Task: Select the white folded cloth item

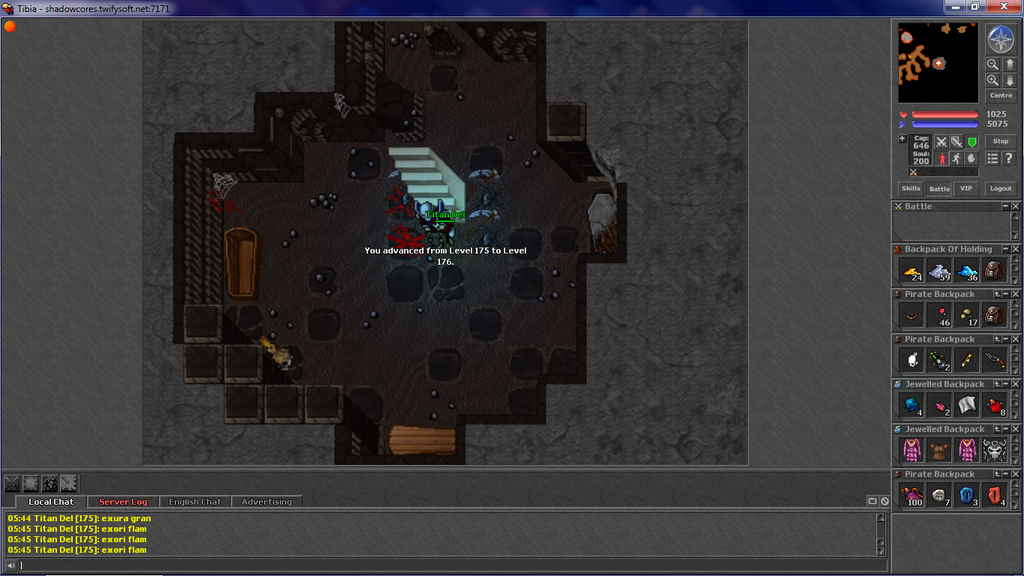Action: pos(967,405)
